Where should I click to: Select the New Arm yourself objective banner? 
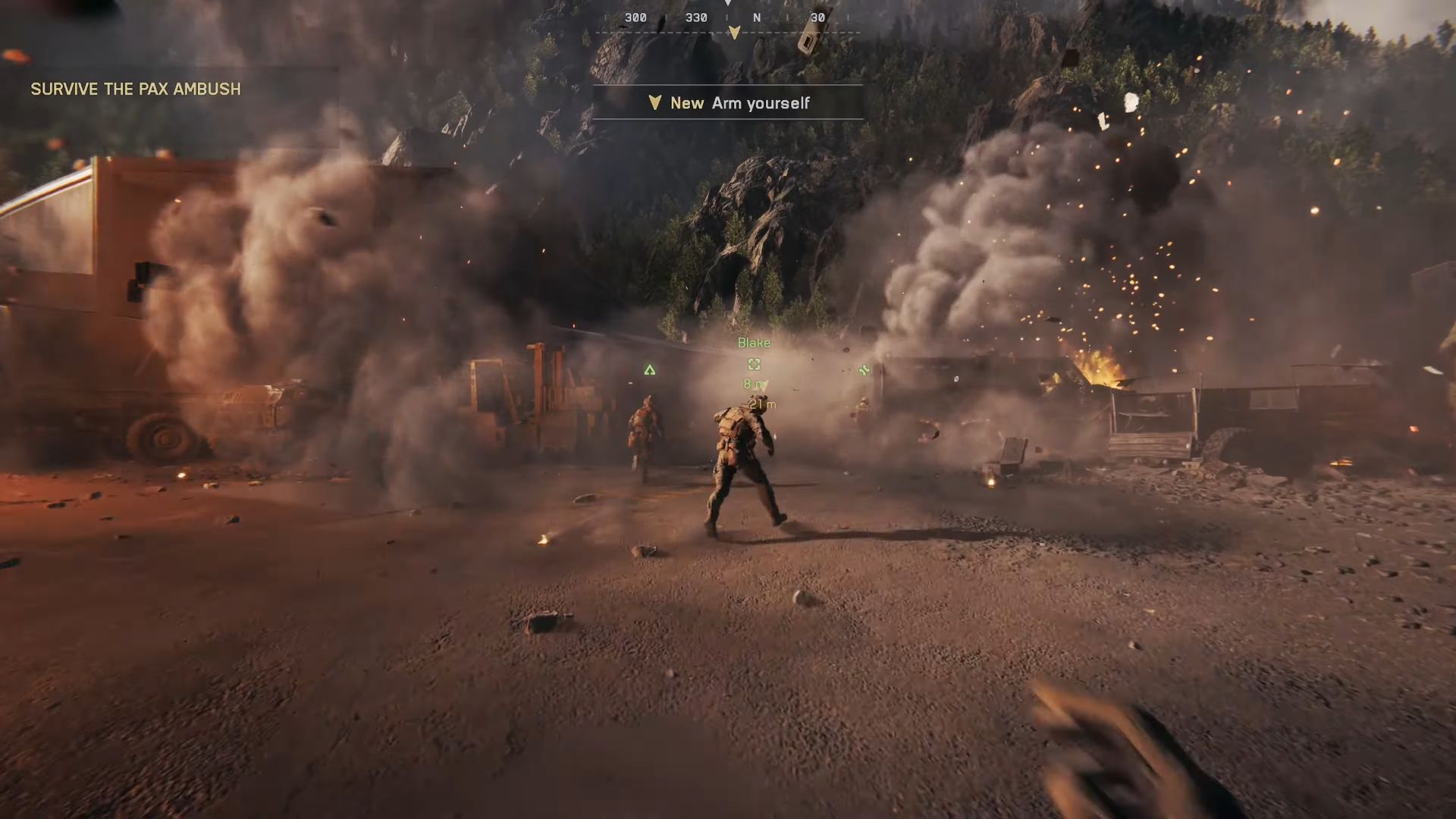(x=728, y=103)
